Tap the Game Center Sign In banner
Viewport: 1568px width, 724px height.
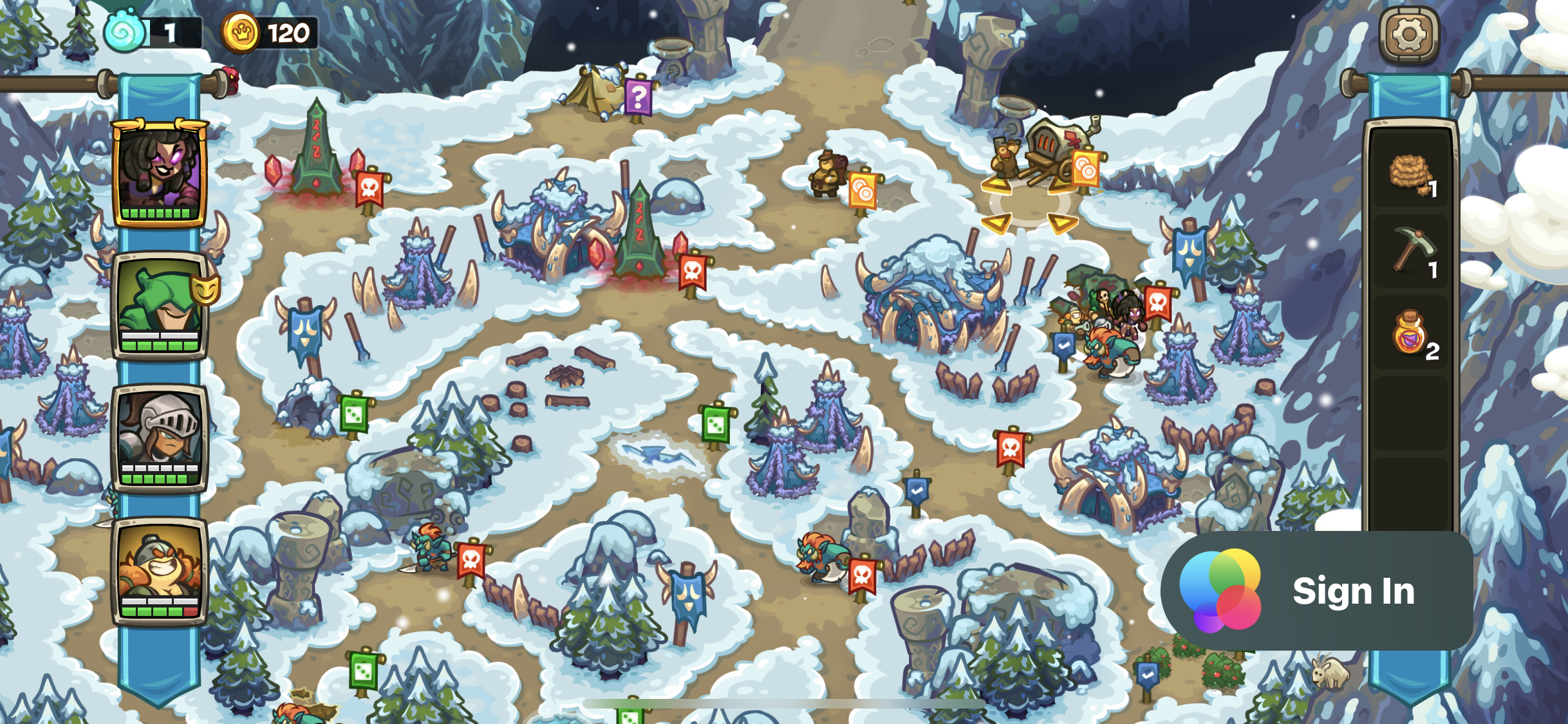click(1316, 590)
